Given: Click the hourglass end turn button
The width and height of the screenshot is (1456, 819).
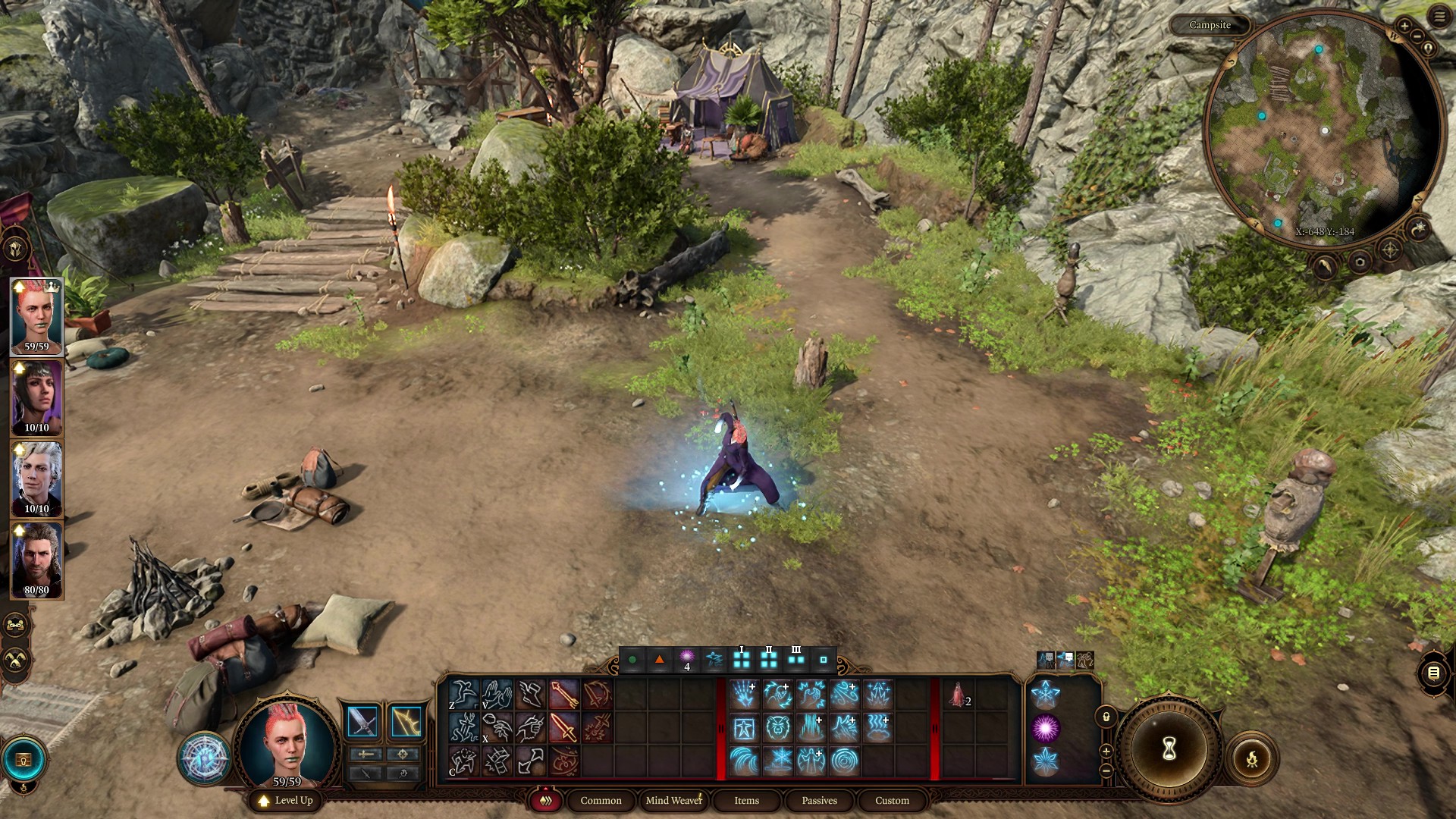Looking at the screenshot, I should 1169,749.
